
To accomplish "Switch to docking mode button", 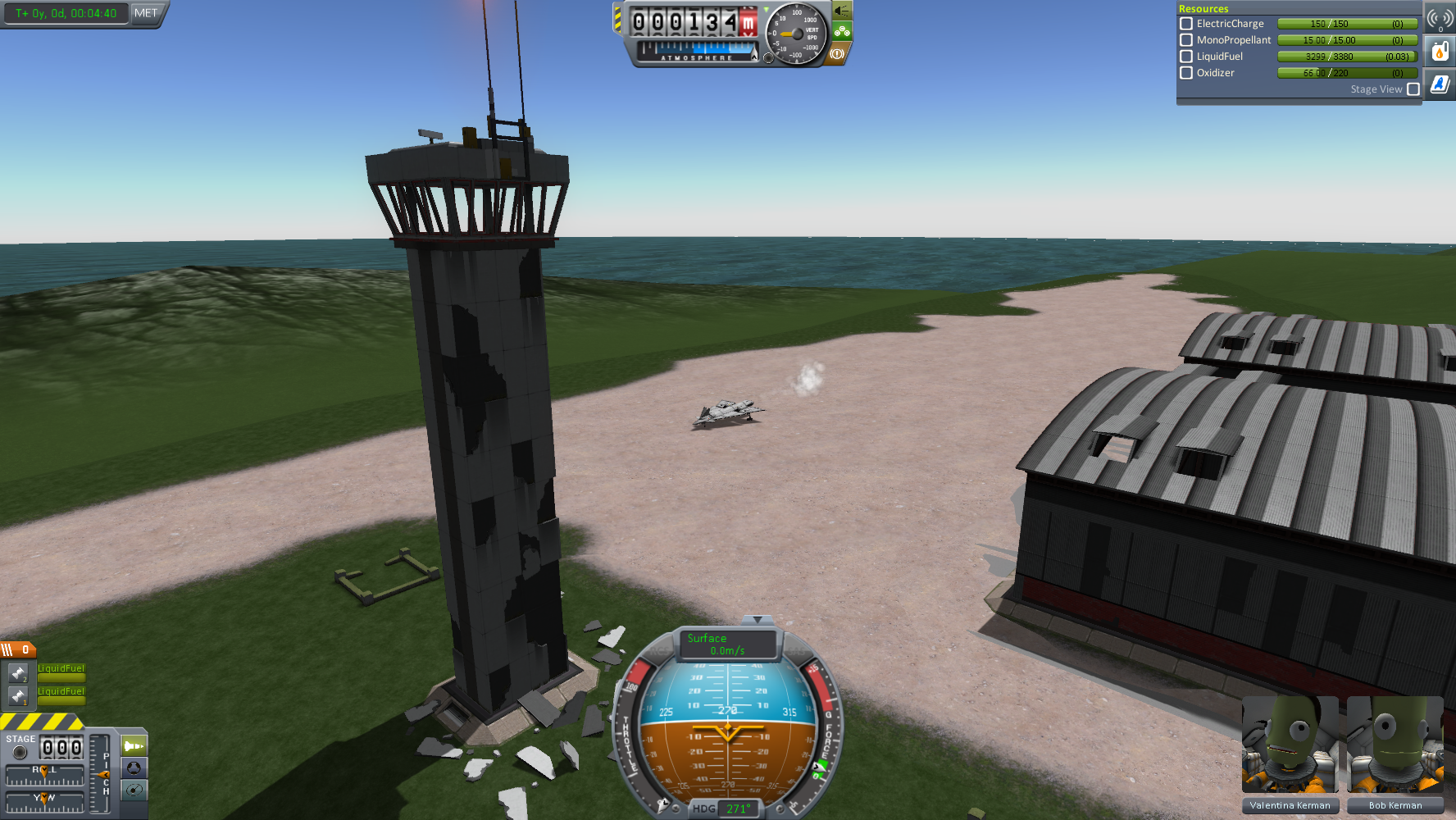I will [134, 768].
